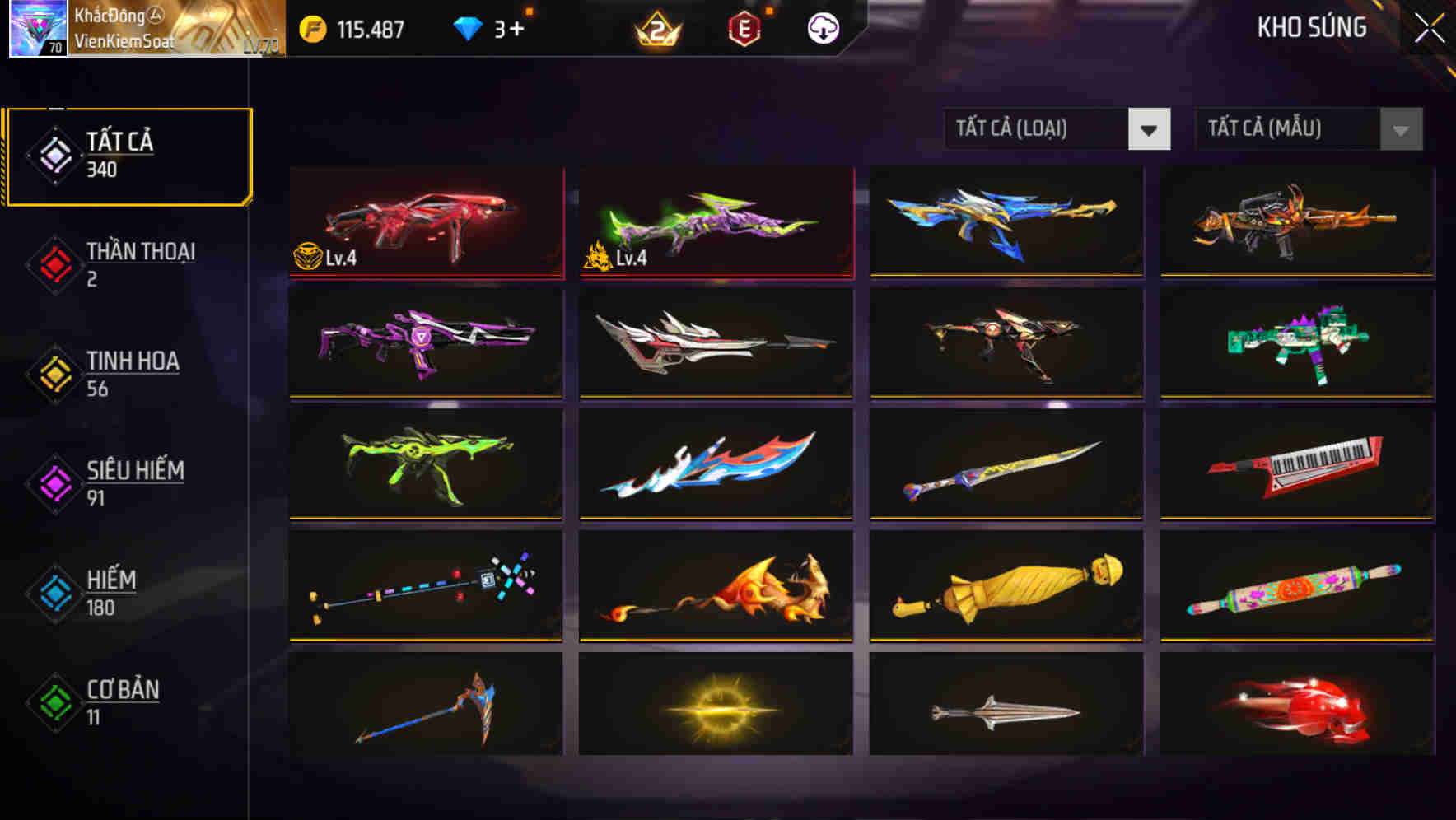Open the TẤT CẢ (LOẠI) filter dropdown
1456x820 pixels.
(x=1038, y=129)
